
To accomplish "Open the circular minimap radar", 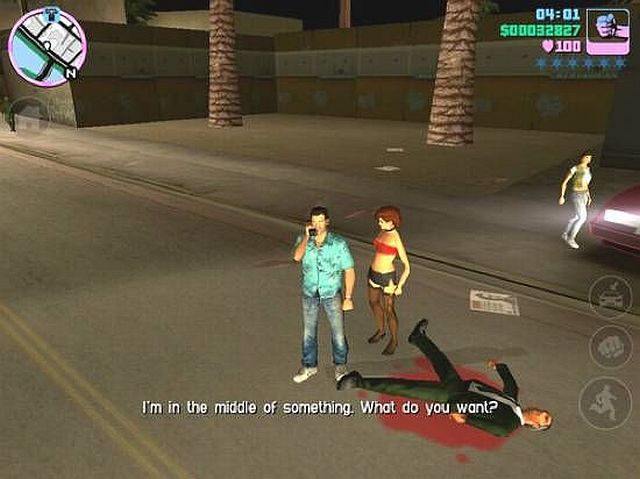I will (x=47, y=46).
